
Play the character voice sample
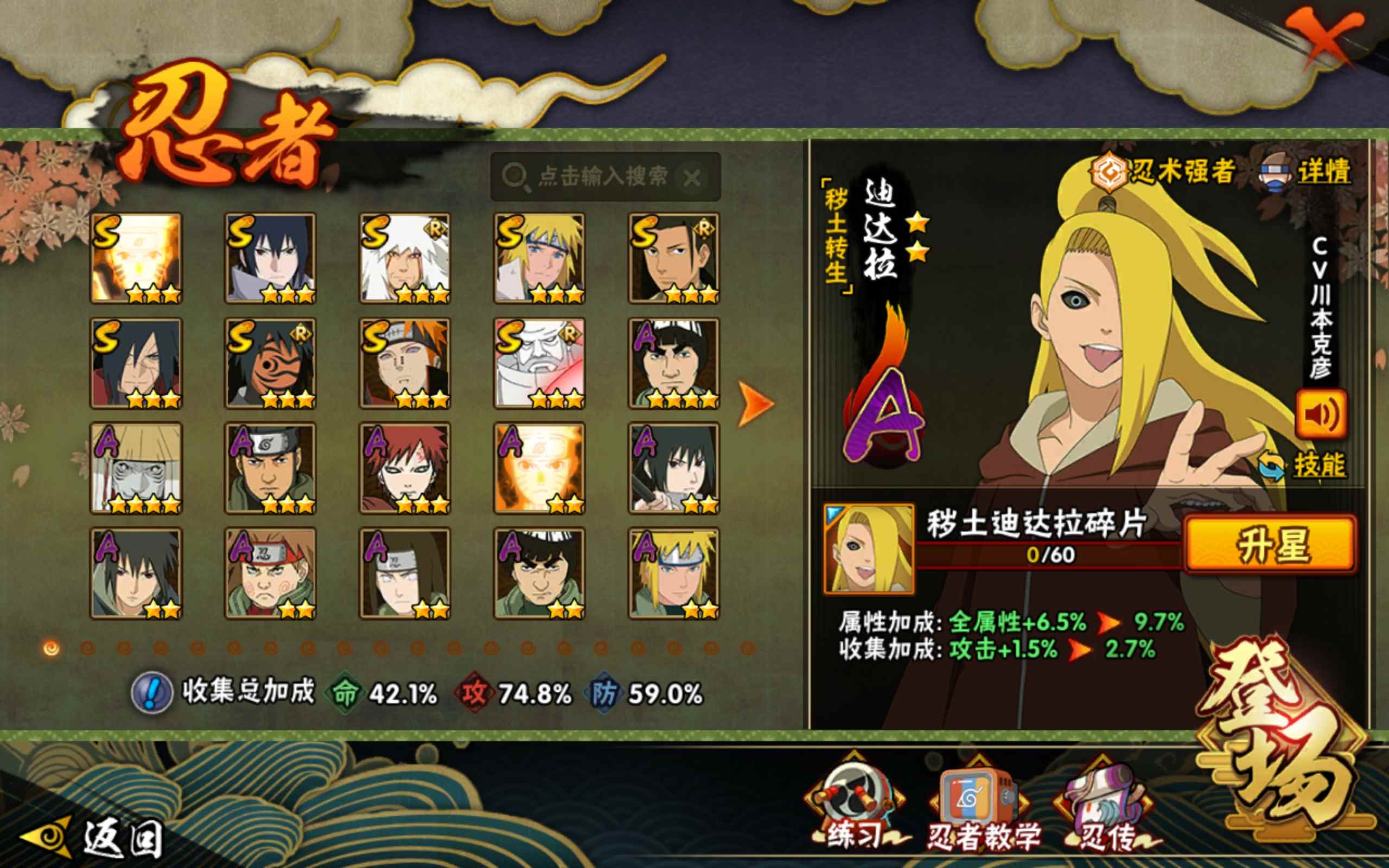coord(1321,414)
